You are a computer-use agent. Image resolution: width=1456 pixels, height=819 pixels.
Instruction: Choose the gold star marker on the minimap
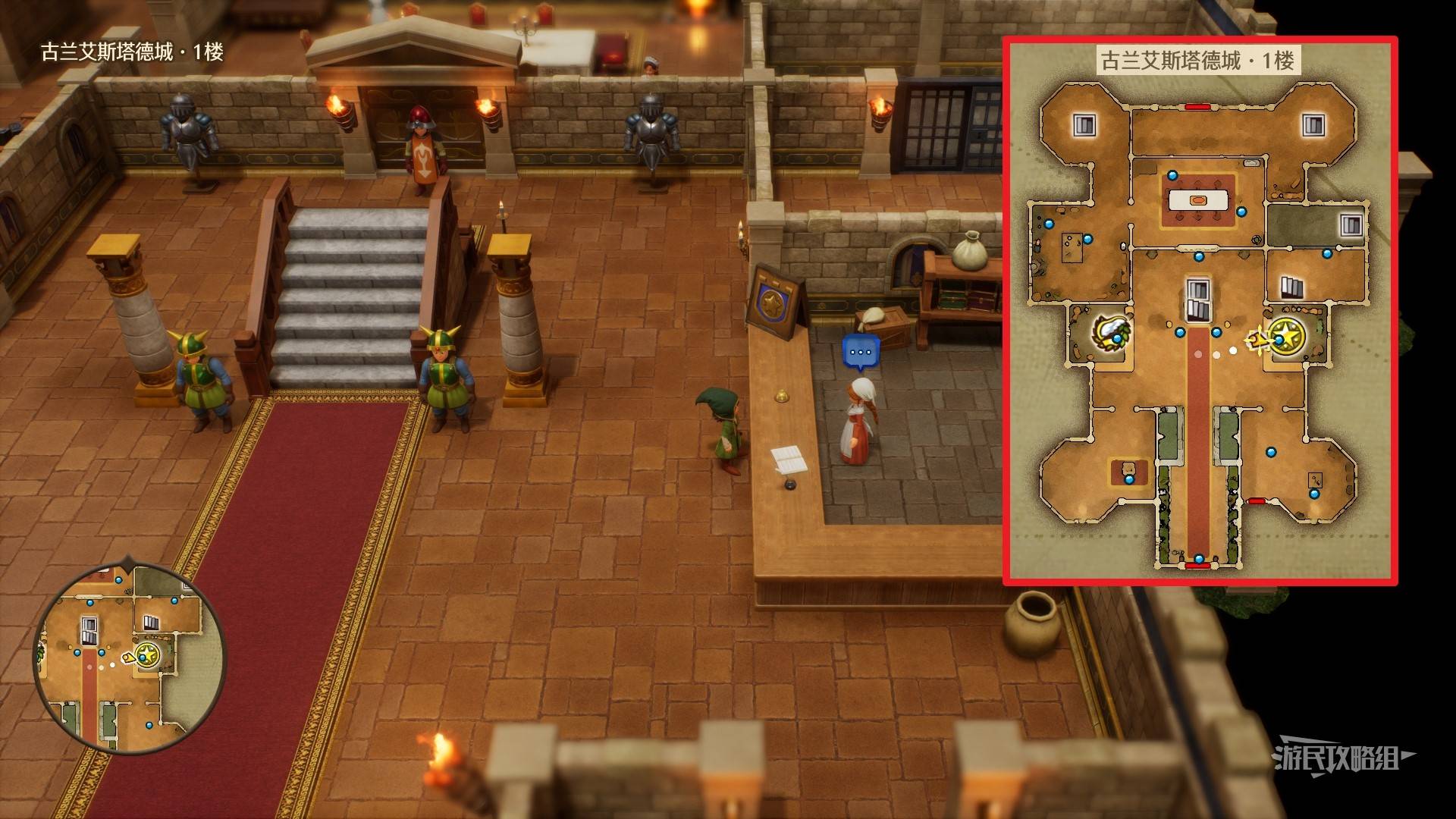147,654
